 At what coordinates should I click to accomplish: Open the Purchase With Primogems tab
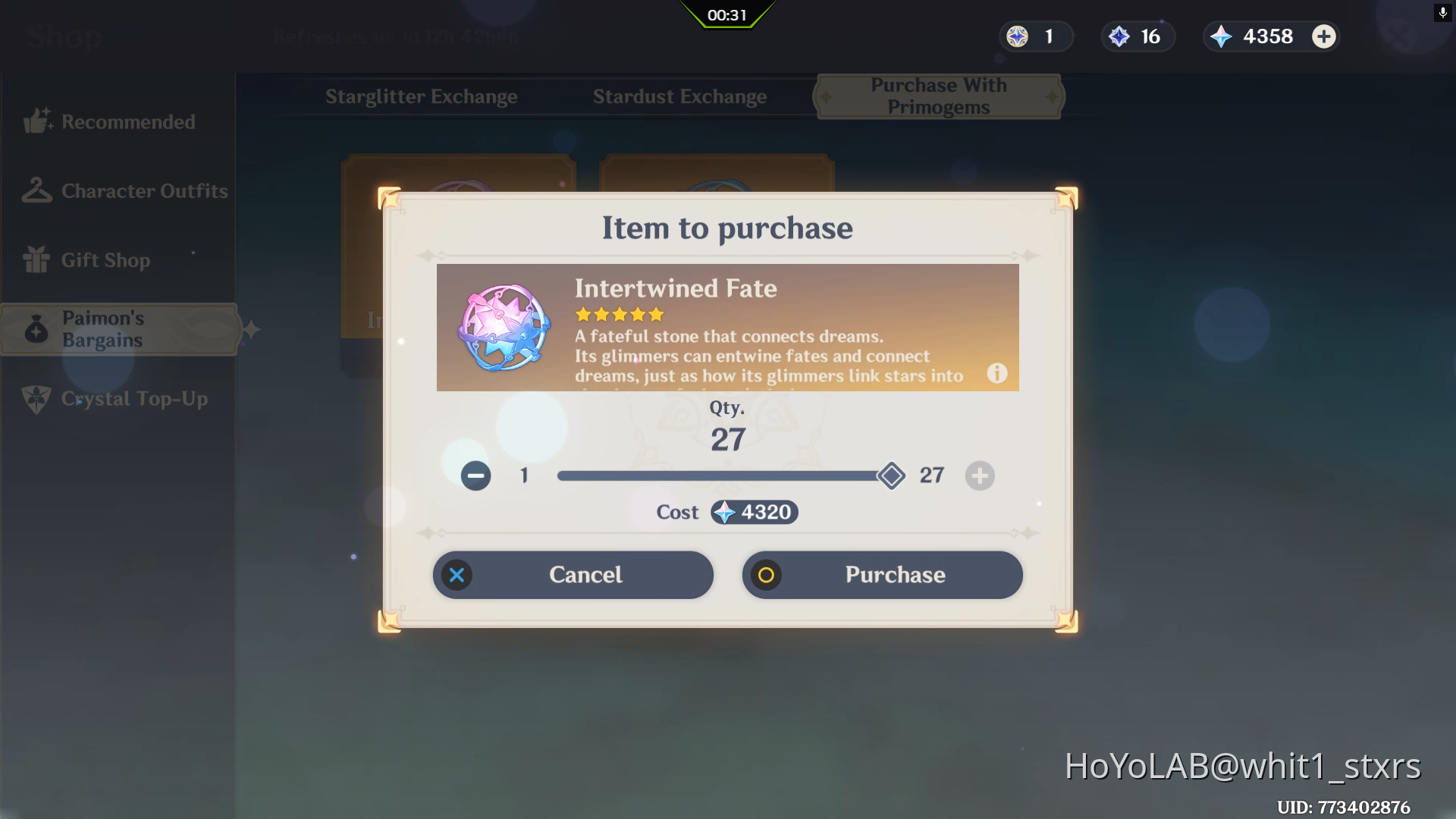click(938, 96)
